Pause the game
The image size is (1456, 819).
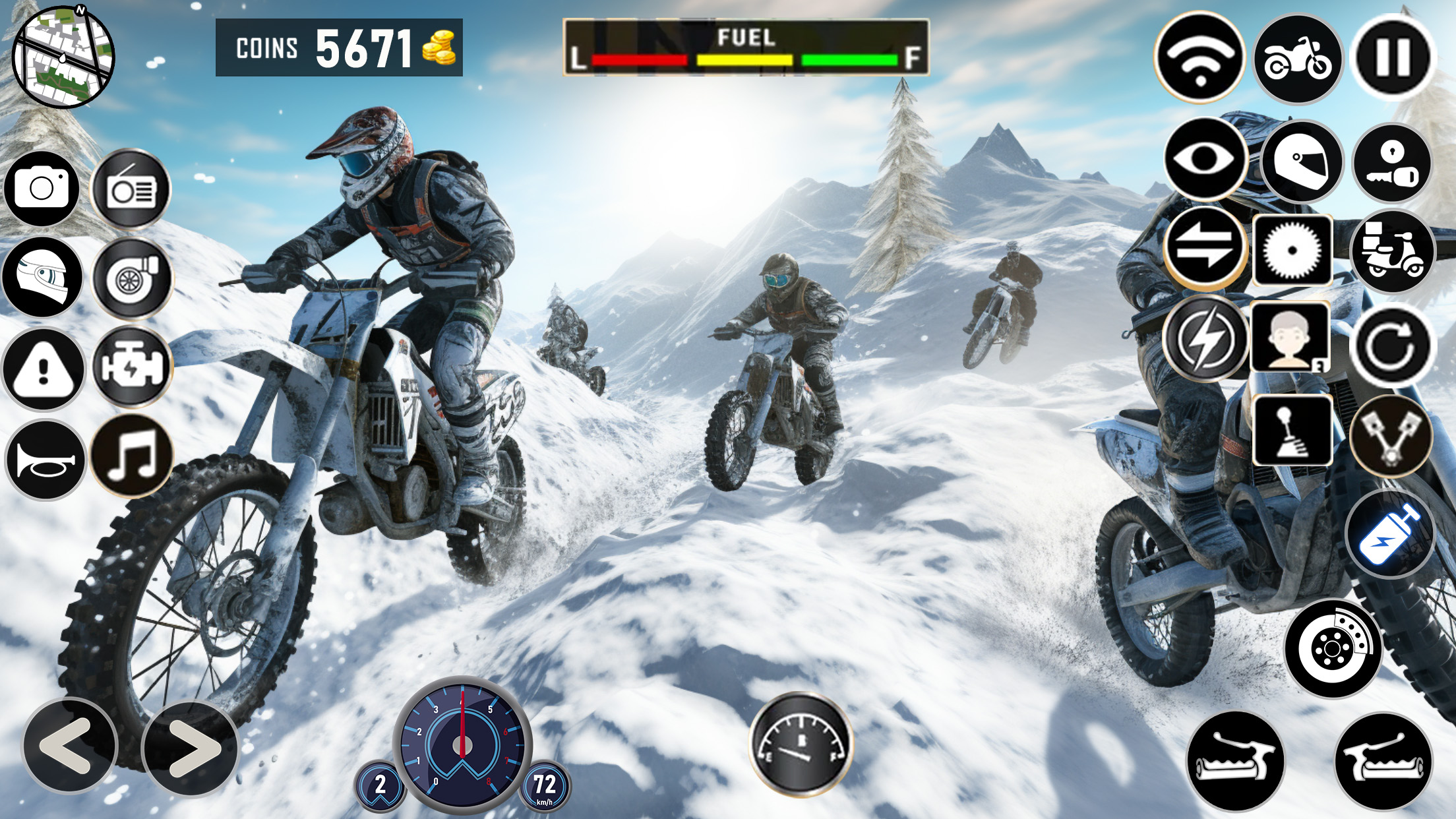[x=1393, y=57]
